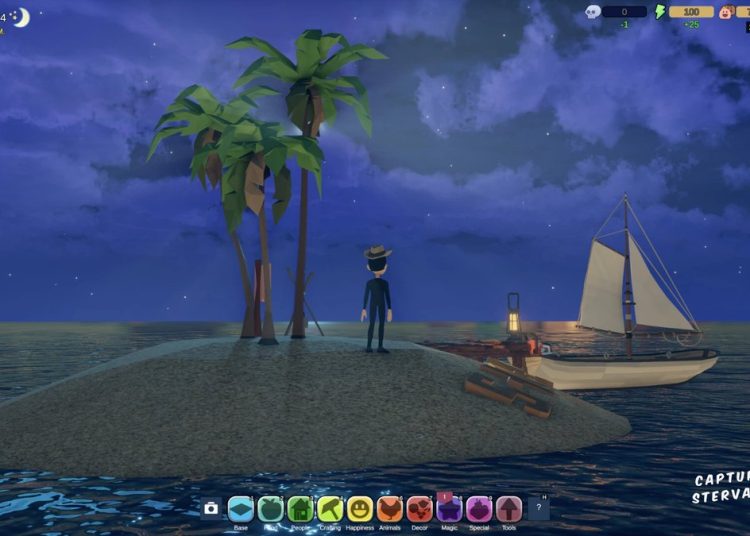Choose the Special category icon
The image size is (750, 536).
tap(479, 509)
